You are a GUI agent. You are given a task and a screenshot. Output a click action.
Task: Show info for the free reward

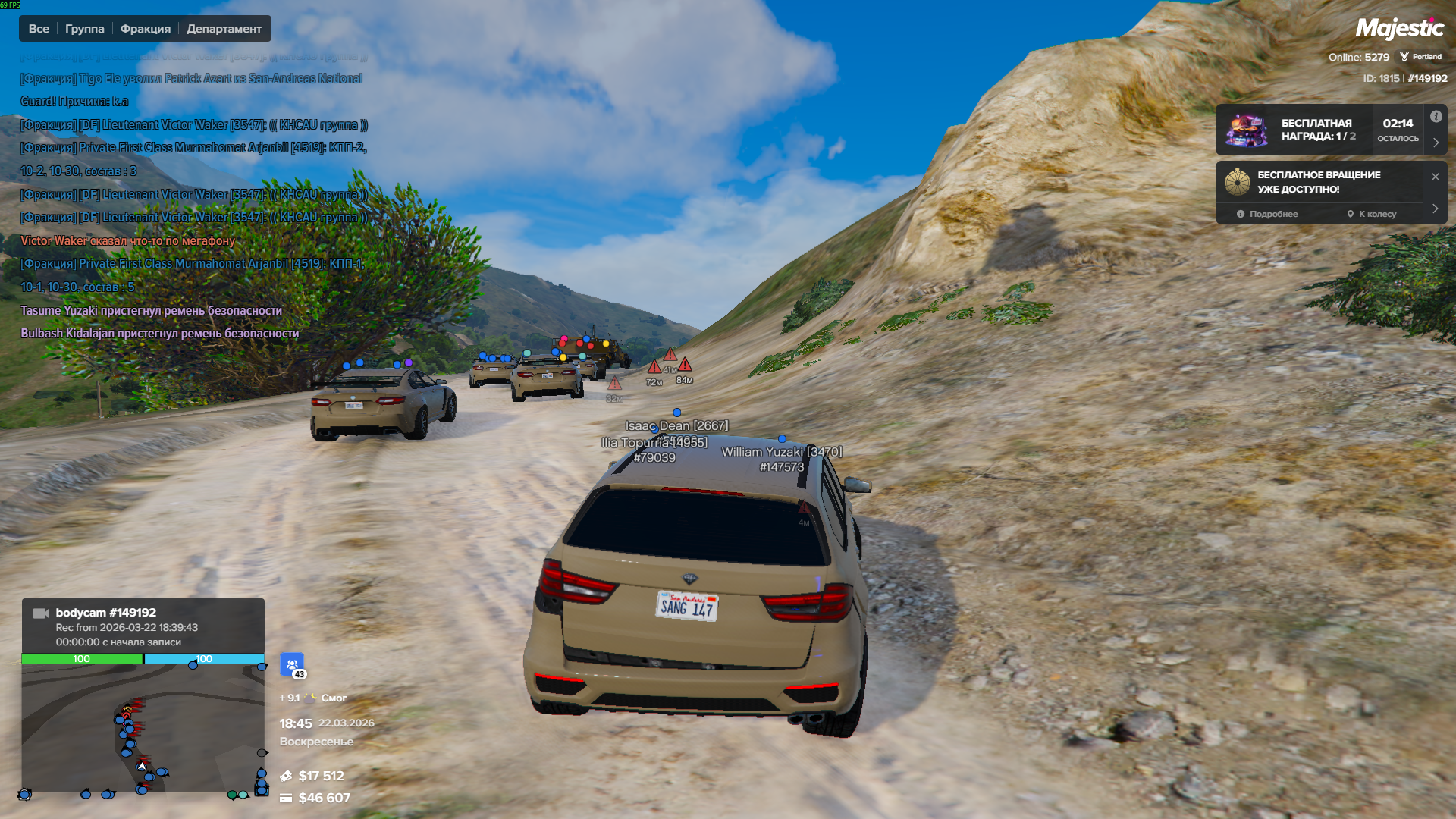(x=1436, y=117)
